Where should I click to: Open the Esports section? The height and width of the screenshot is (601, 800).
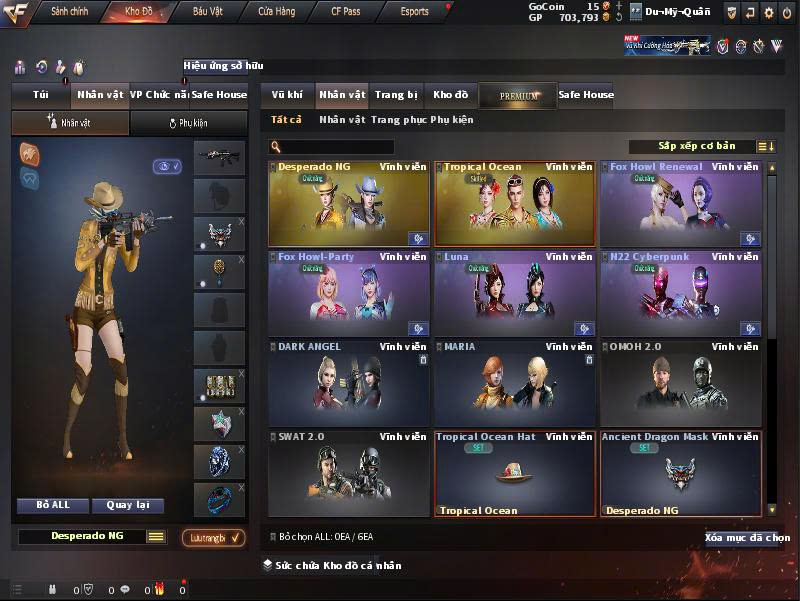(x=414, y=12)
